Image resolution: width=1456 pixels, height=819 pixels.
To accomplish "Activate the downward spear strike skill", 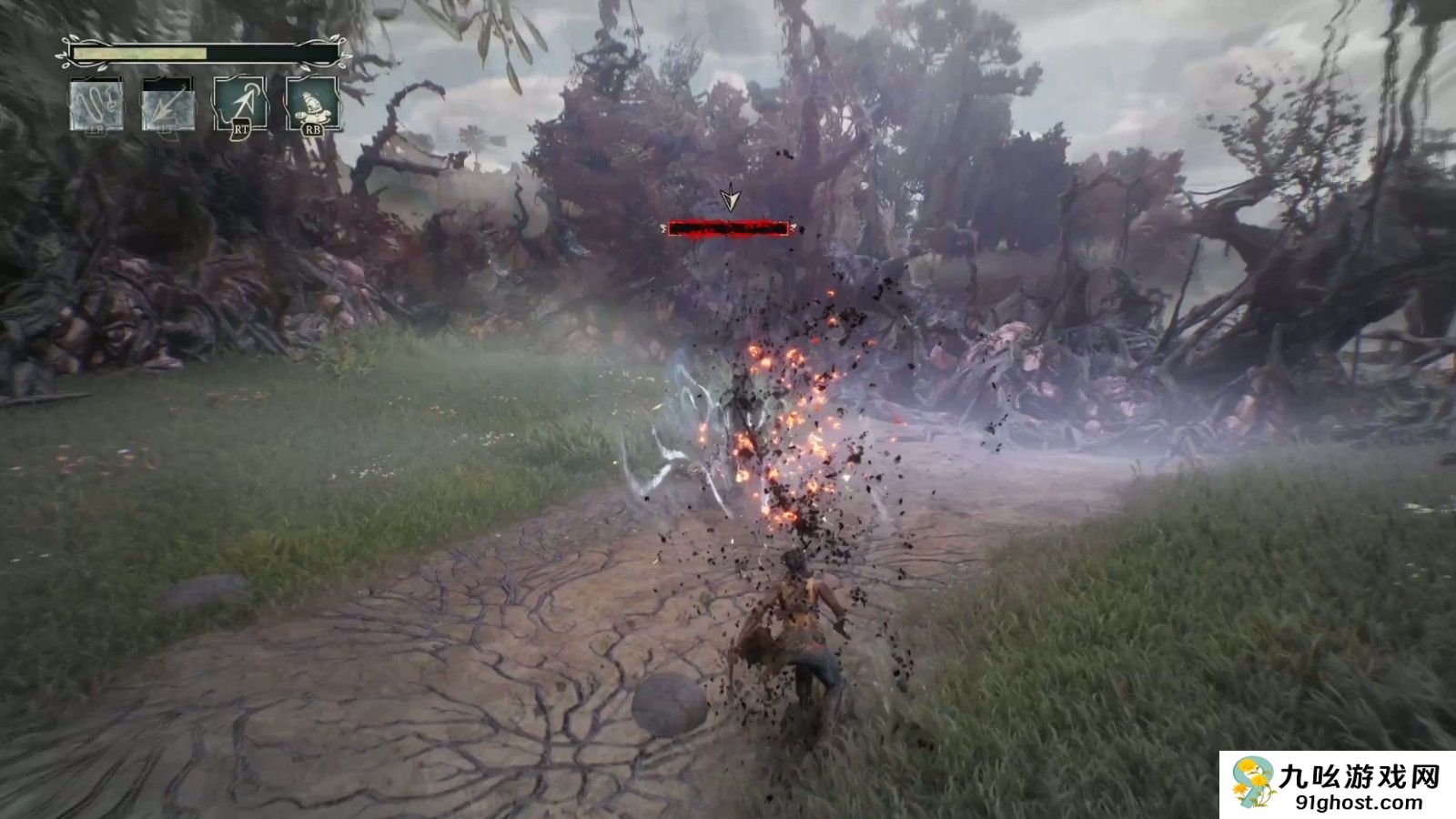I will (x=168, y=105).
